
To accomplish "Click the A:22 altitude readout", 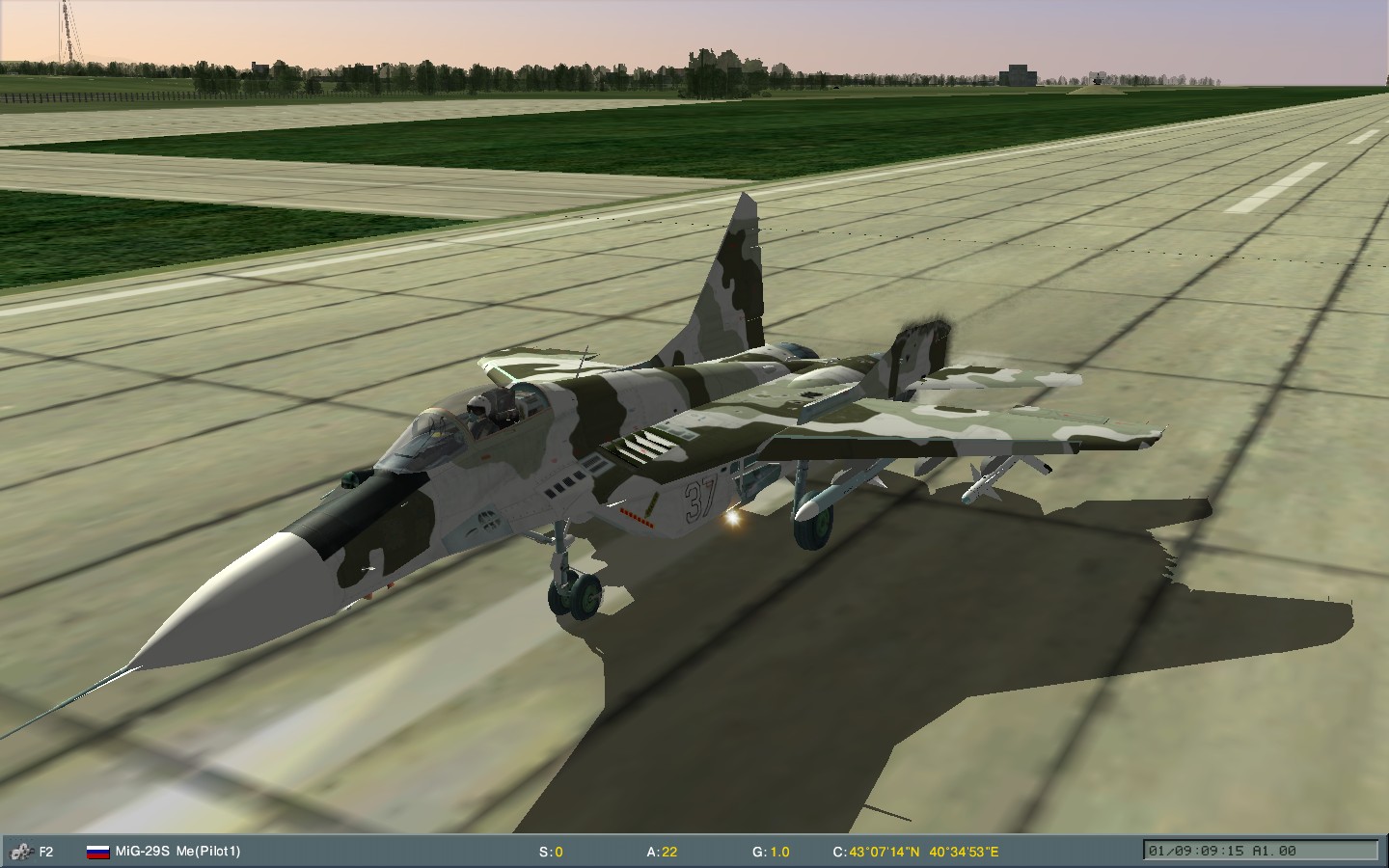I will pyautogui.click(x=662, y=853).
